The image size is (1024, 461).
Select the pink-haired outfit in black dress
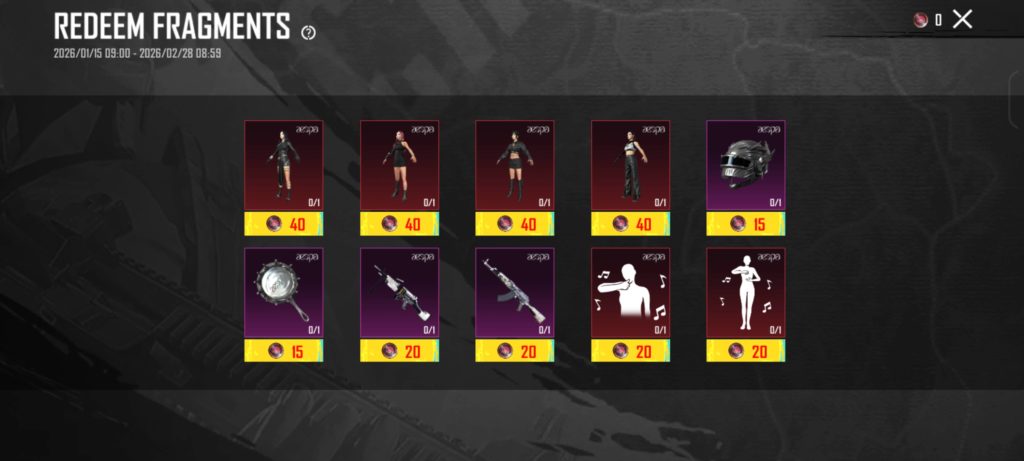point(399,165)
